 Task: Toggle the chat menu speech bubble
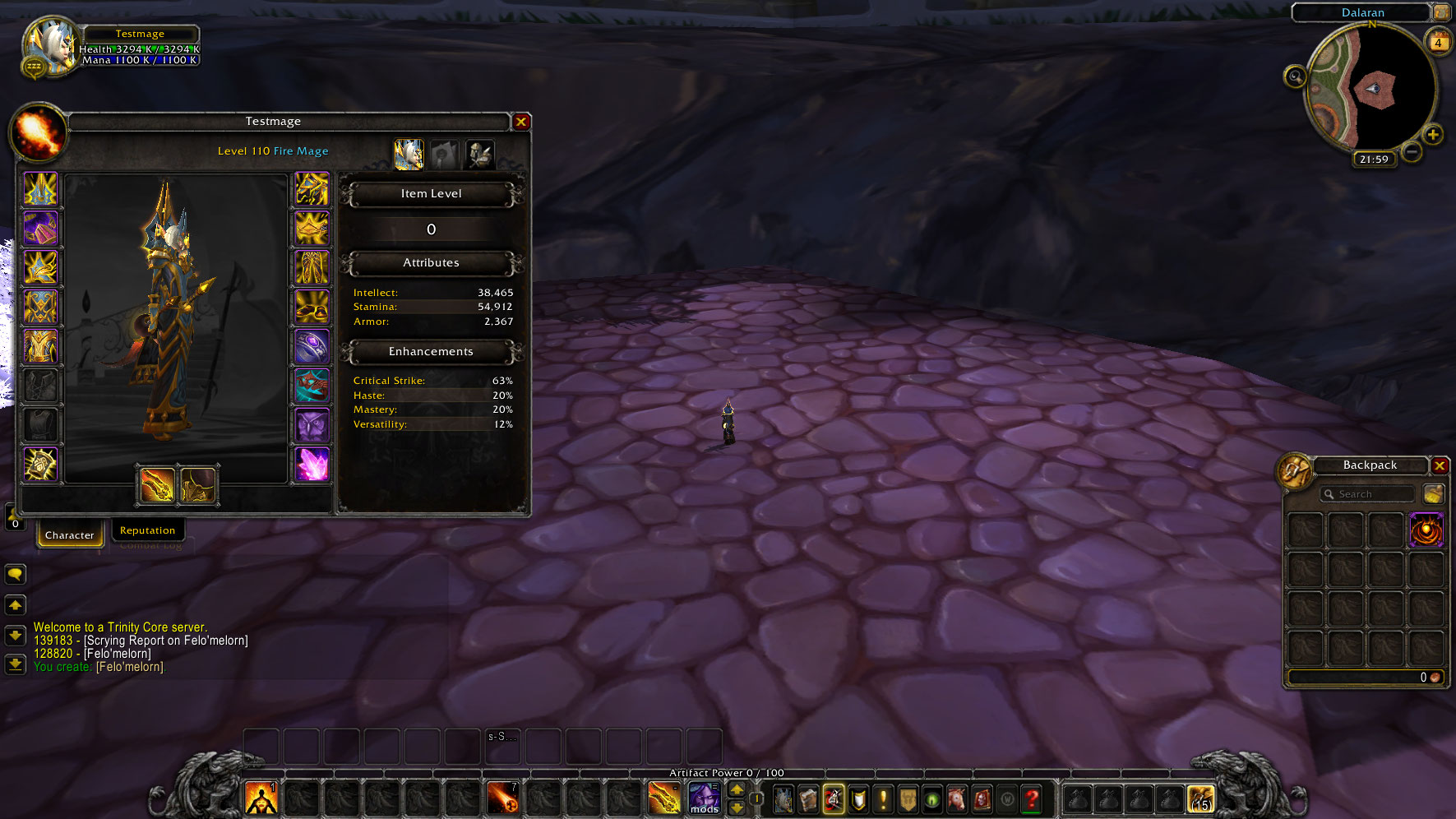(x=15, y=574)
